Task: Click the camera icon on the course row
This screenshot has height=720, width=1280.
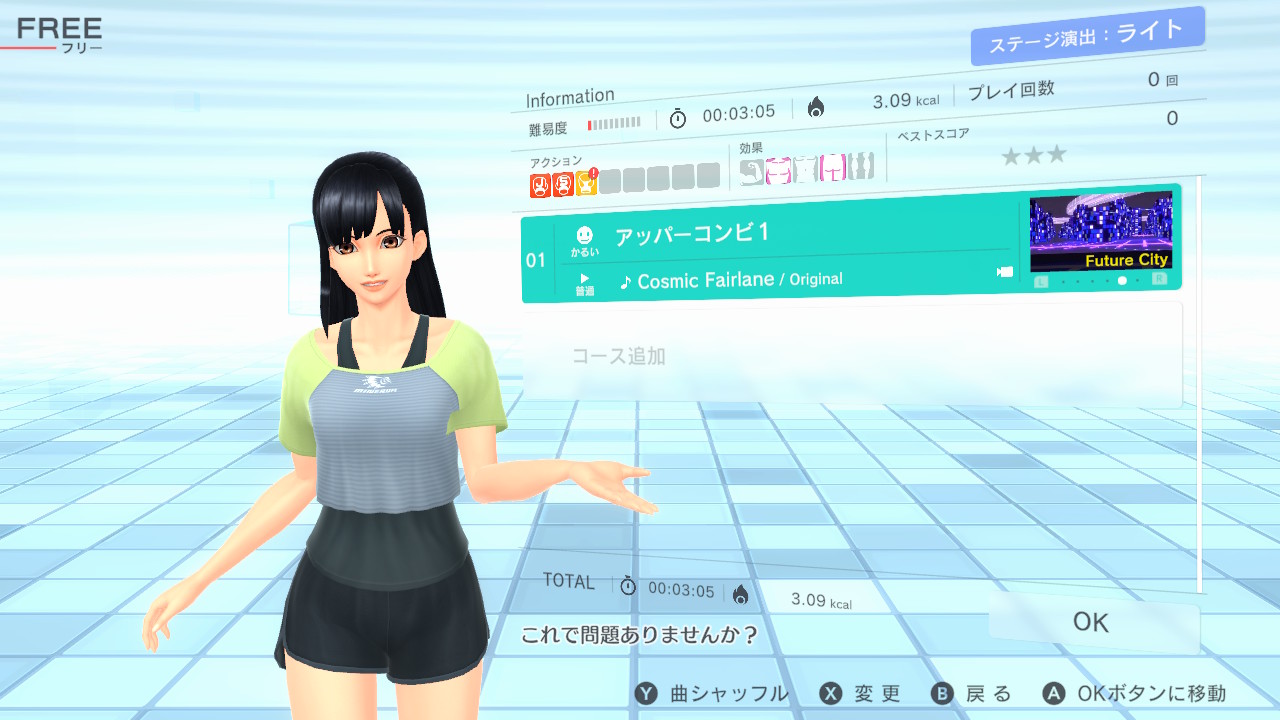Action: click(x=1005, y=272)
